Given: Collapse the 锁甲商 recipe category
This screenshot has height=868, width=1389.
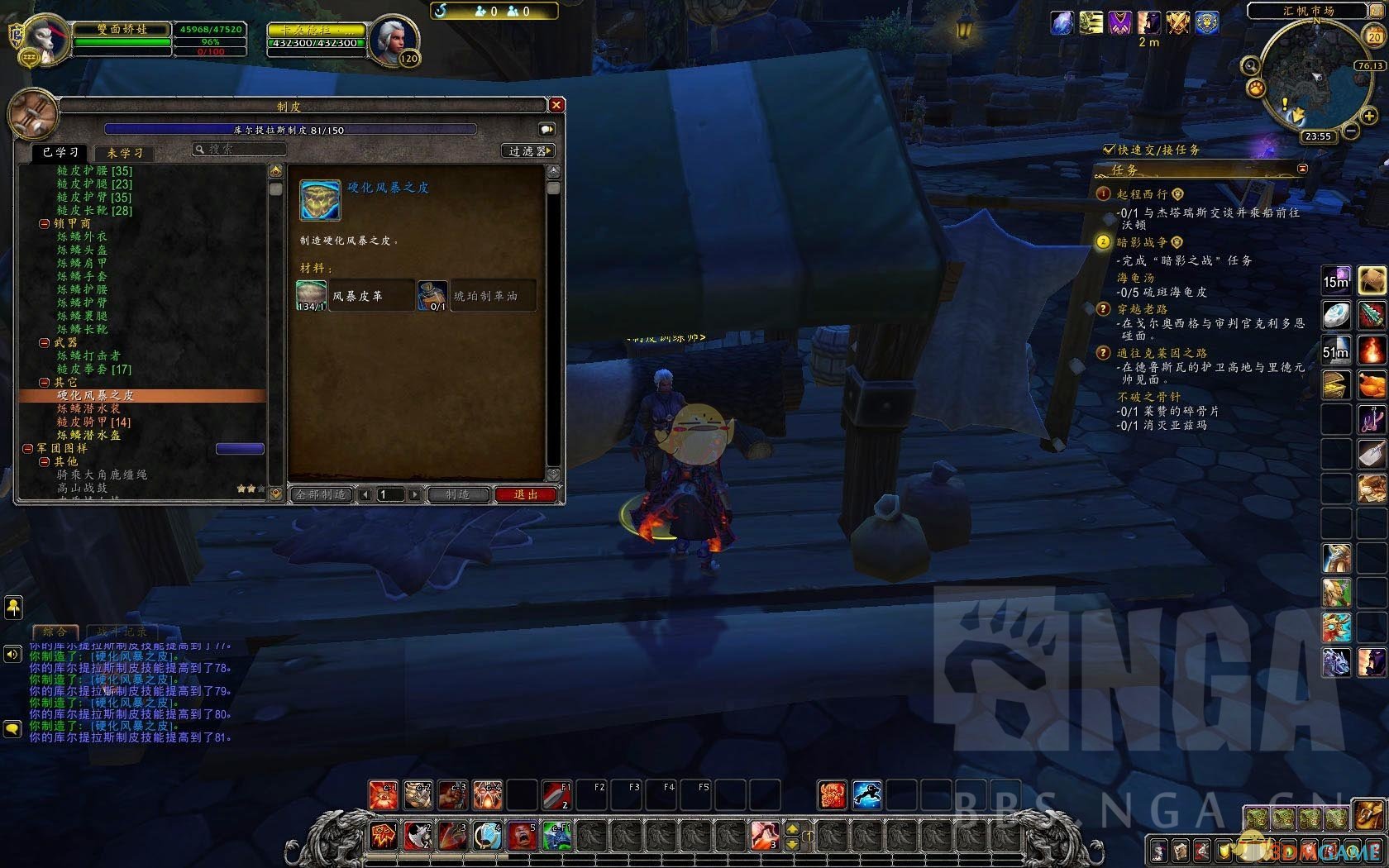Looking at the screenshot, I should coord(44,224).
